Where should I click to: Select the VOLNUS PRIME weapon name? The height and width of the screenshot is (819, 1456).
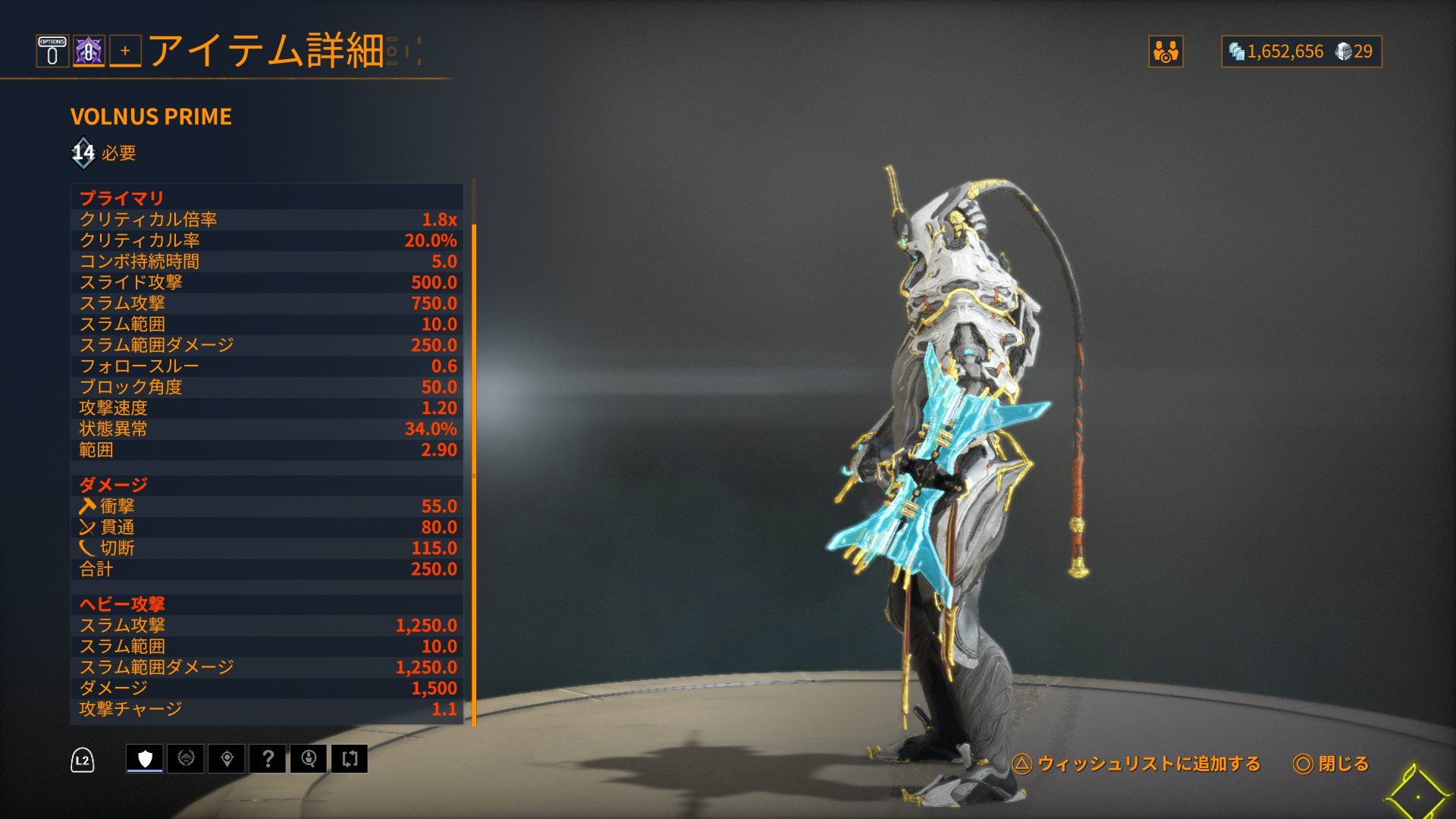pos(151,117)
